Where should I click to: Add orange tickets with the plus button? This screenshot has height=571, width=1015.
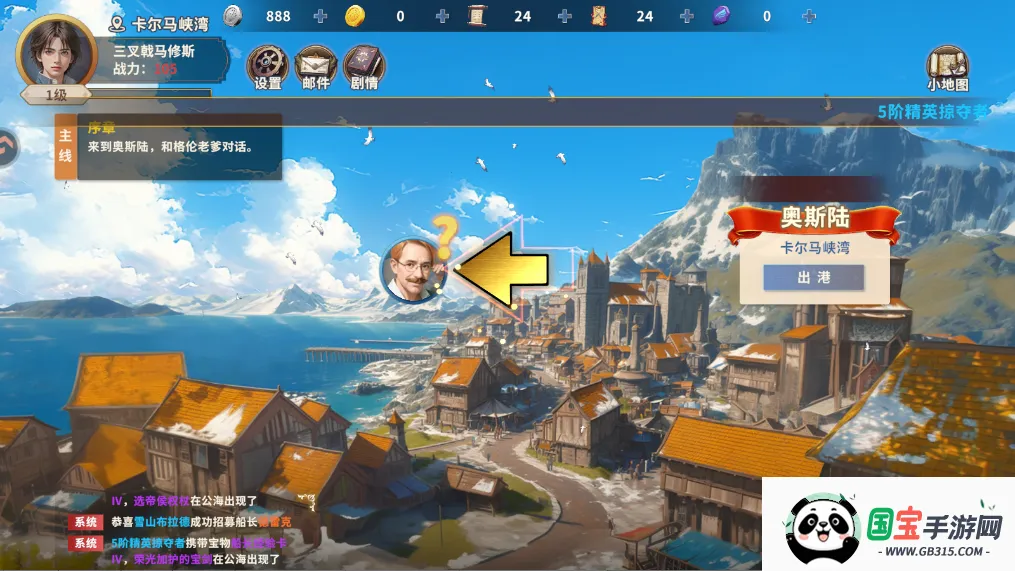coord(686,16)
